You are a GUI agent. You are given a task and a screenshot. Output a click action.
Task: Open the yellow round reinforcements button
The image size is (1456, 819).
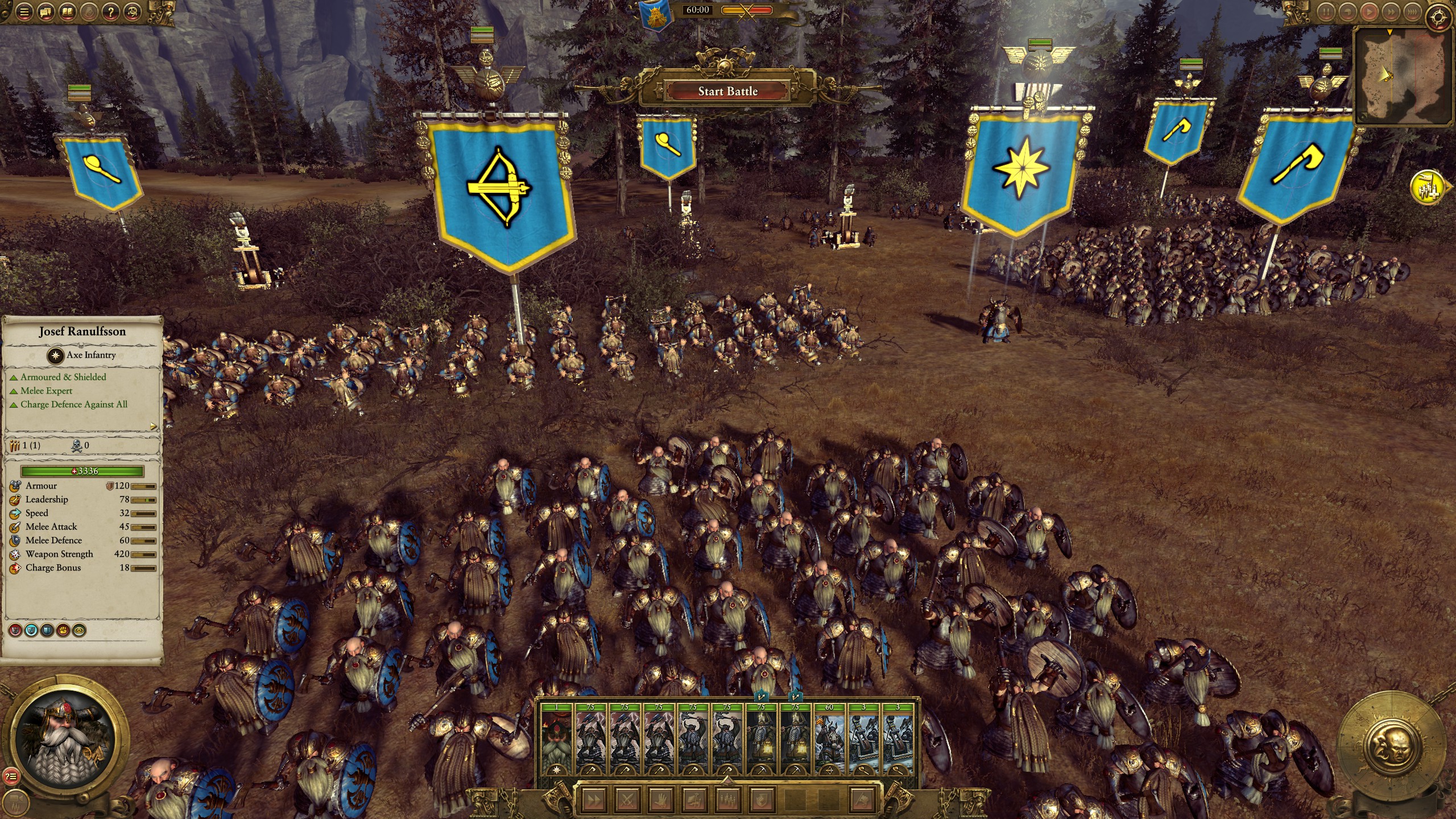coord(1428,187)
